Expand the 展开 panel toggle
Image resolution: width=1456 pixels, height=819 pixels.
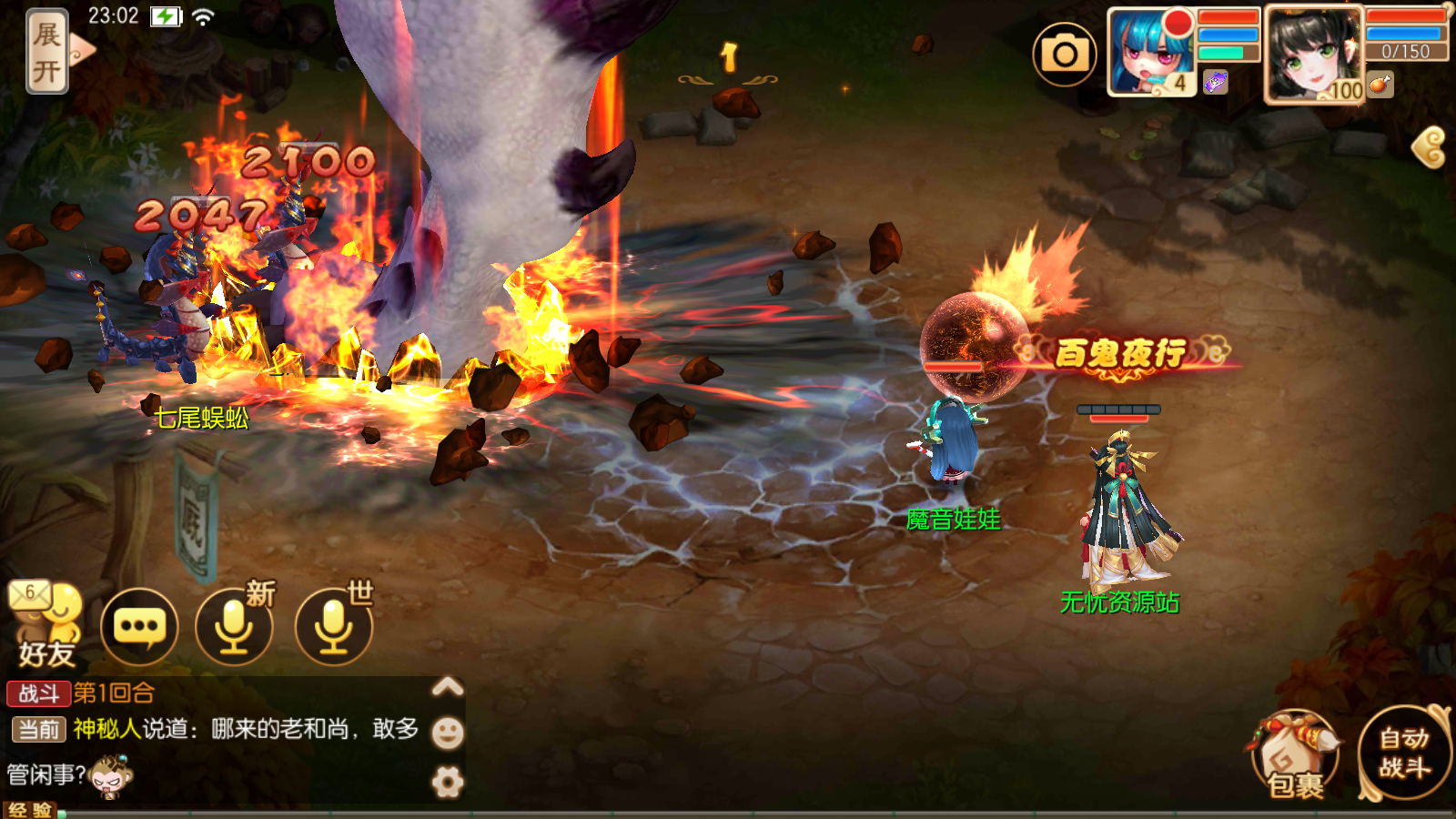(47, 51)
